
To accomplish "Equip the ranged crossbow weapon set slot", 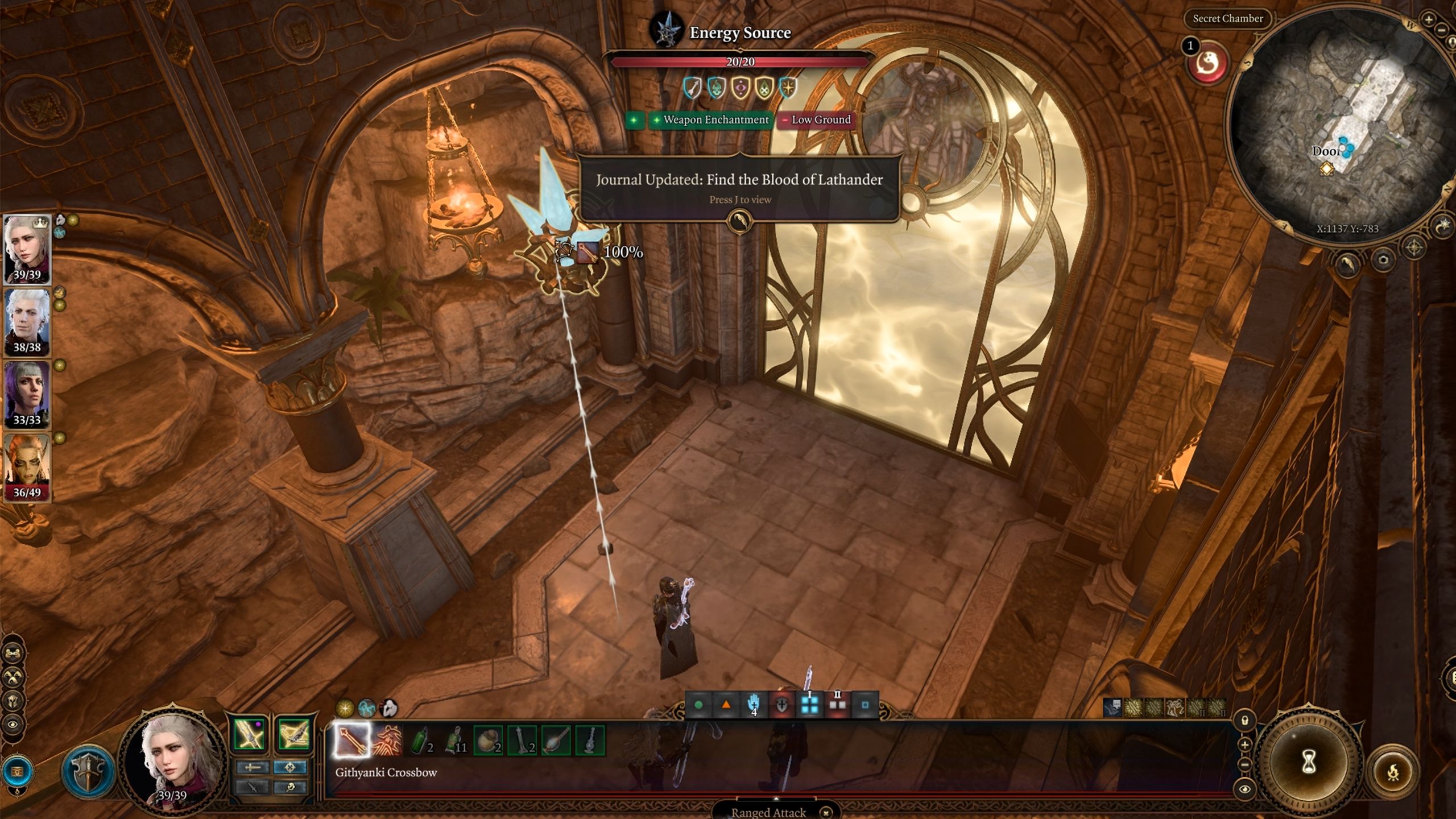I will 294,734.
